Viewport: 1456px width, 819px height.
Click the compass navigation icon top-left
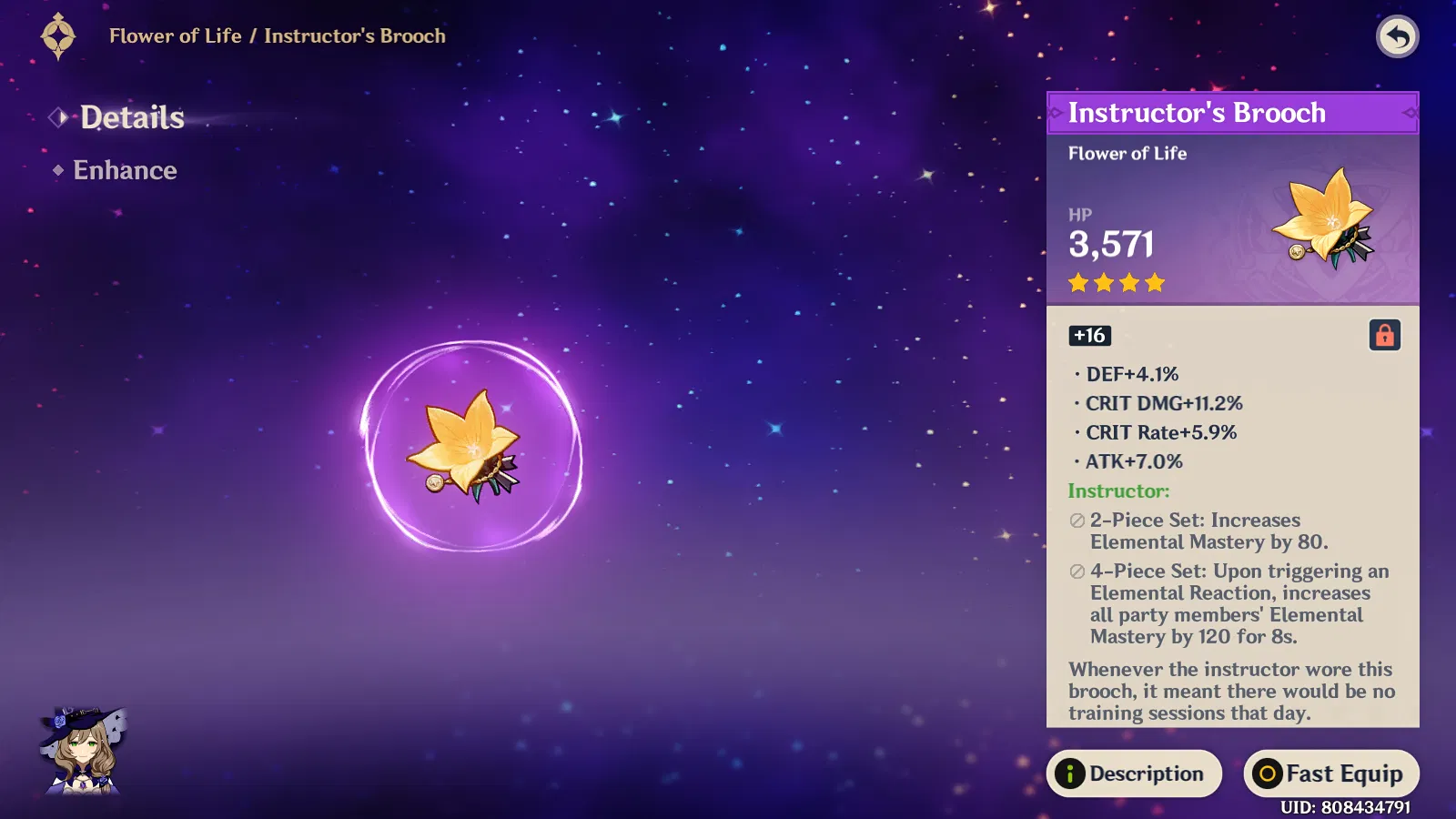(58, 36)
